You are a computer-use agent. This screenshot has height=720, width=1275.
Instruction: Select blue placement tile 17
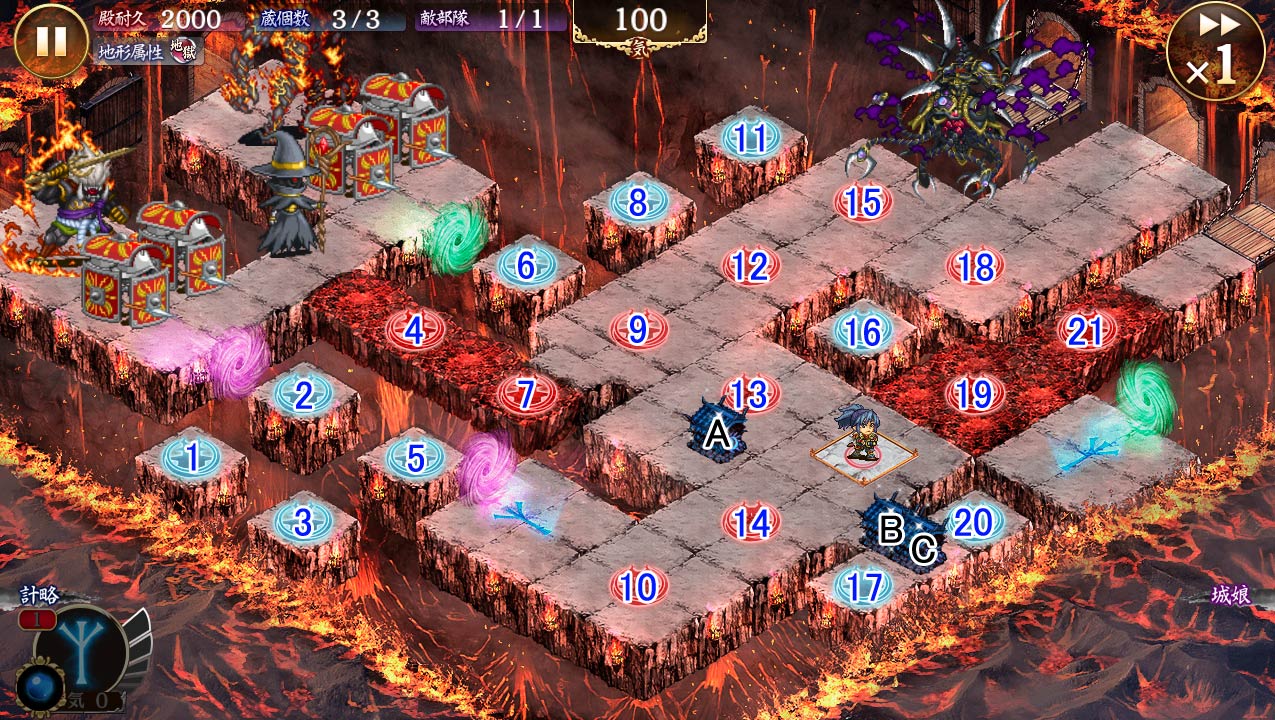click(x=862, y=587)
